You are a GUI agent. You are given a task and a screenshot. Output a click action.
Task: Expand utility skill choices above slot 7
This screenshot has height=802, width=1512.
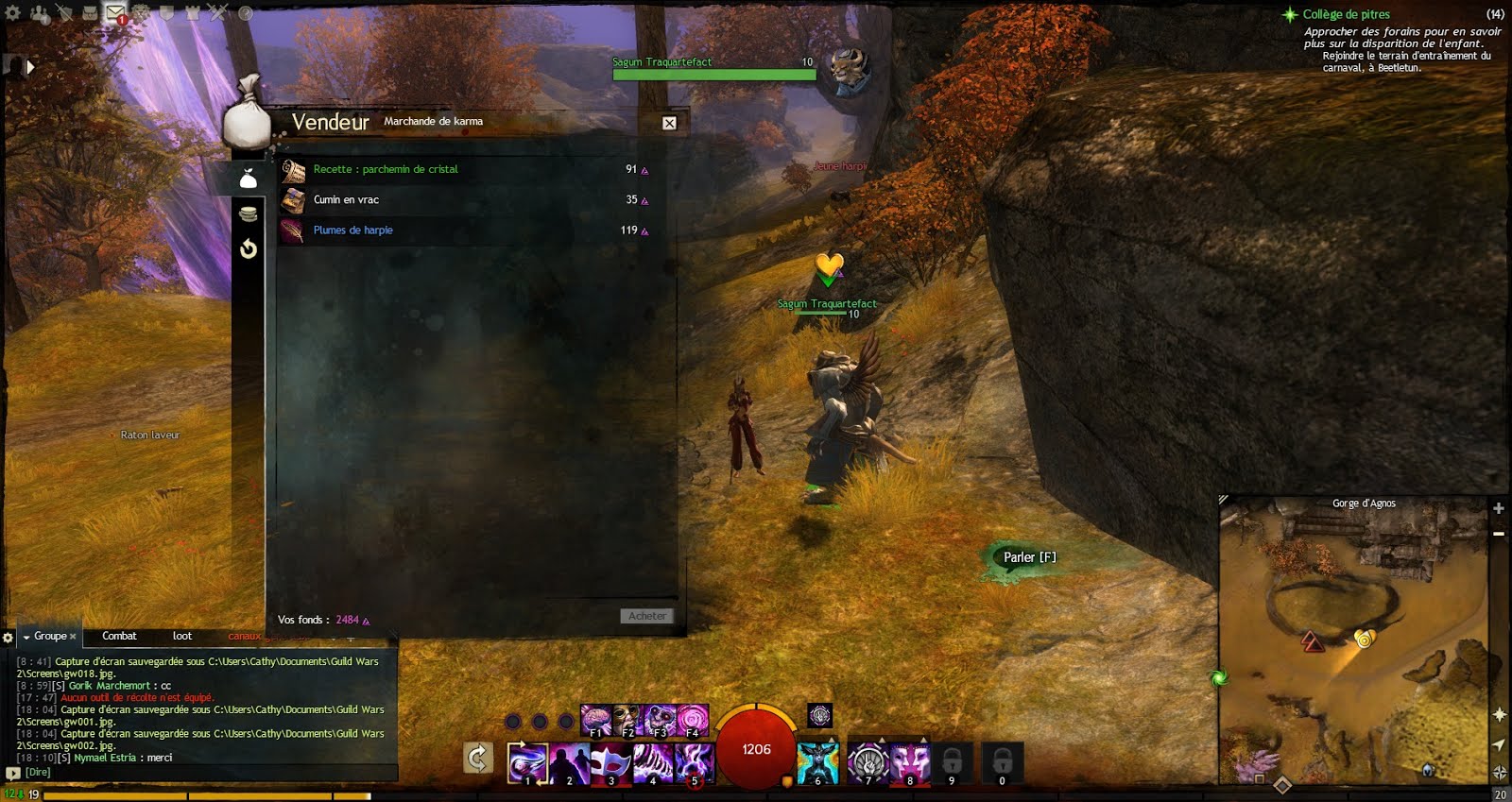click(882, 738)
